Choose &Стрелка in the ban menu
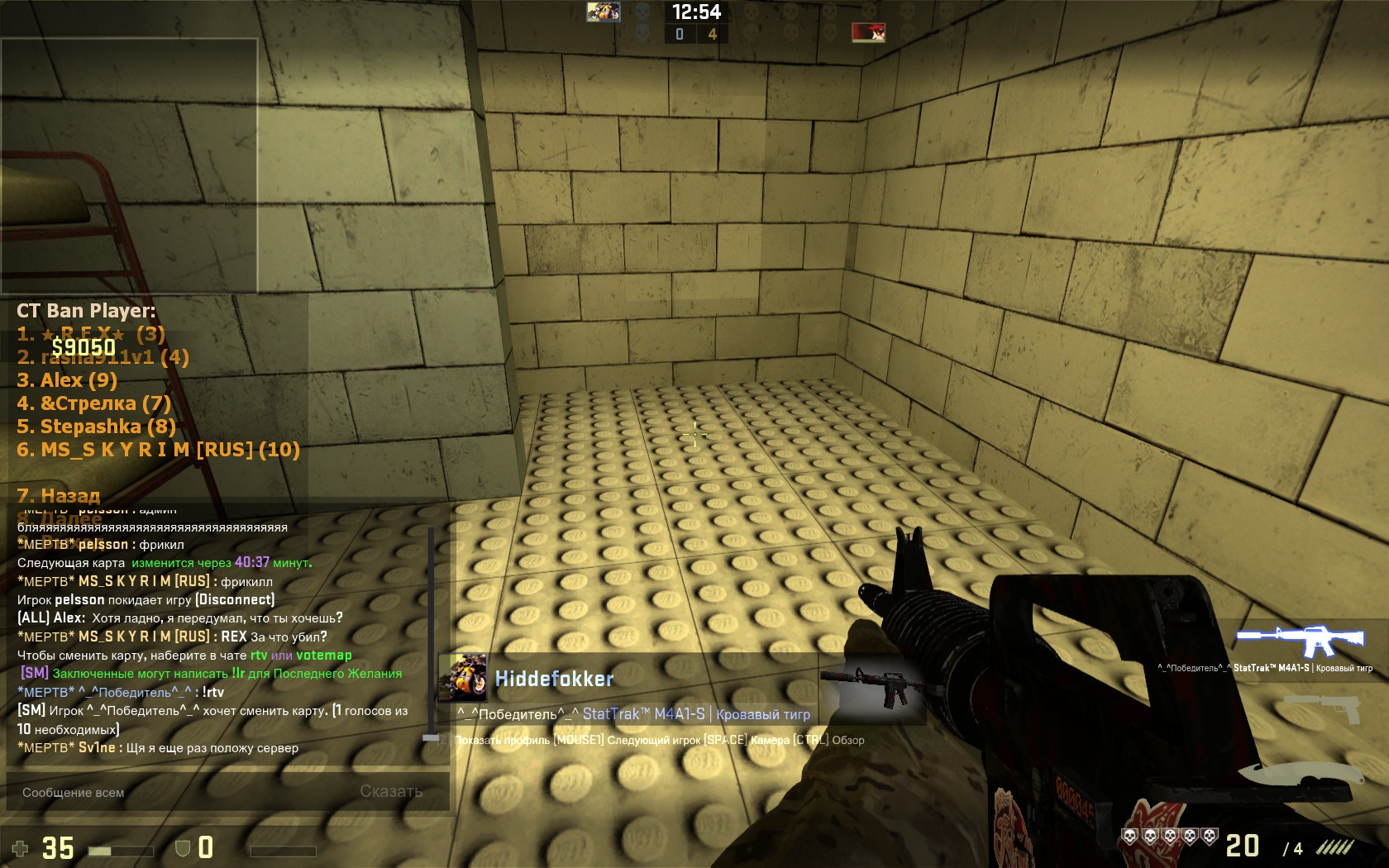This screenshot has width=1389, height=868. point(93,403)
